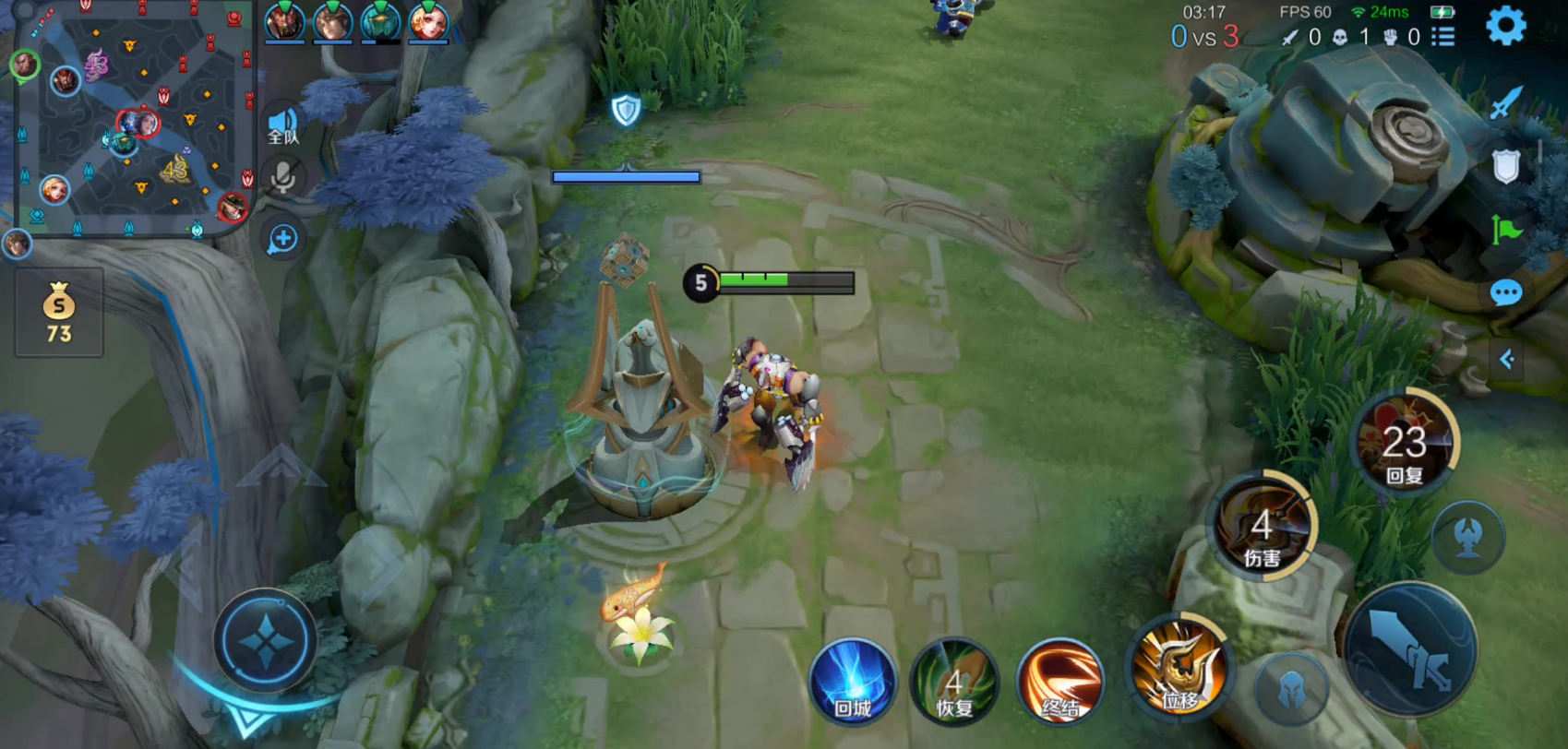Tap the tower attack button
The height and width of the screenshot is (749, 1568).
coord(1467,536)
